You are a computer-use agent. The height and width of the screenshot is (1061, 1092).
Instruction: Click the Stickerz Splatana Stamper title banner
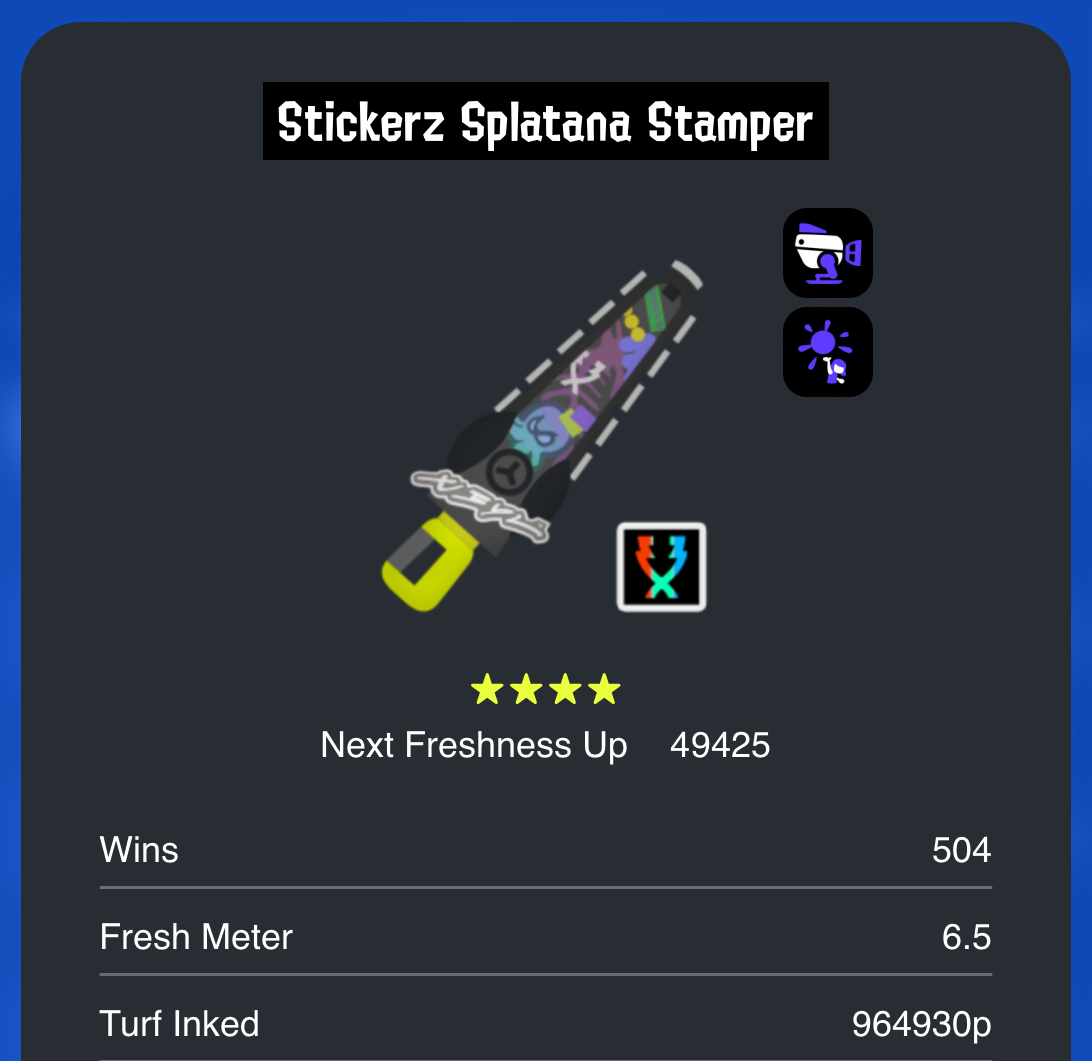[x=545, y=122]
